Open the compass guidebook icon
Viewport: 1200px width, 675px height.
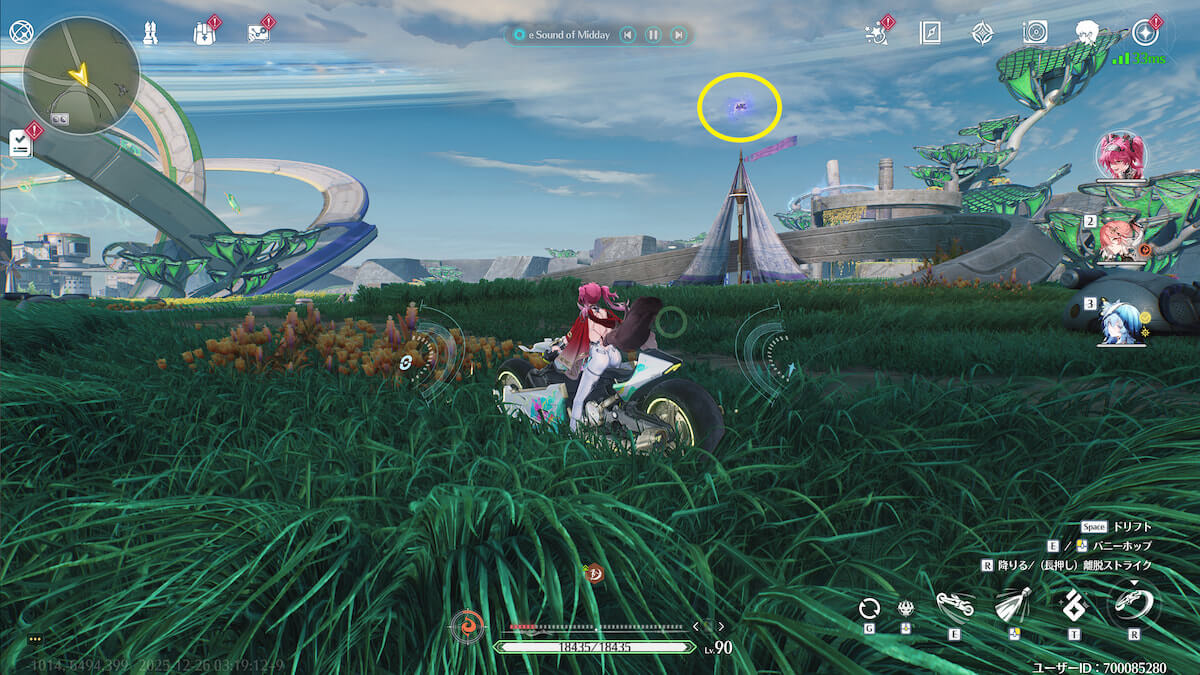930,33
